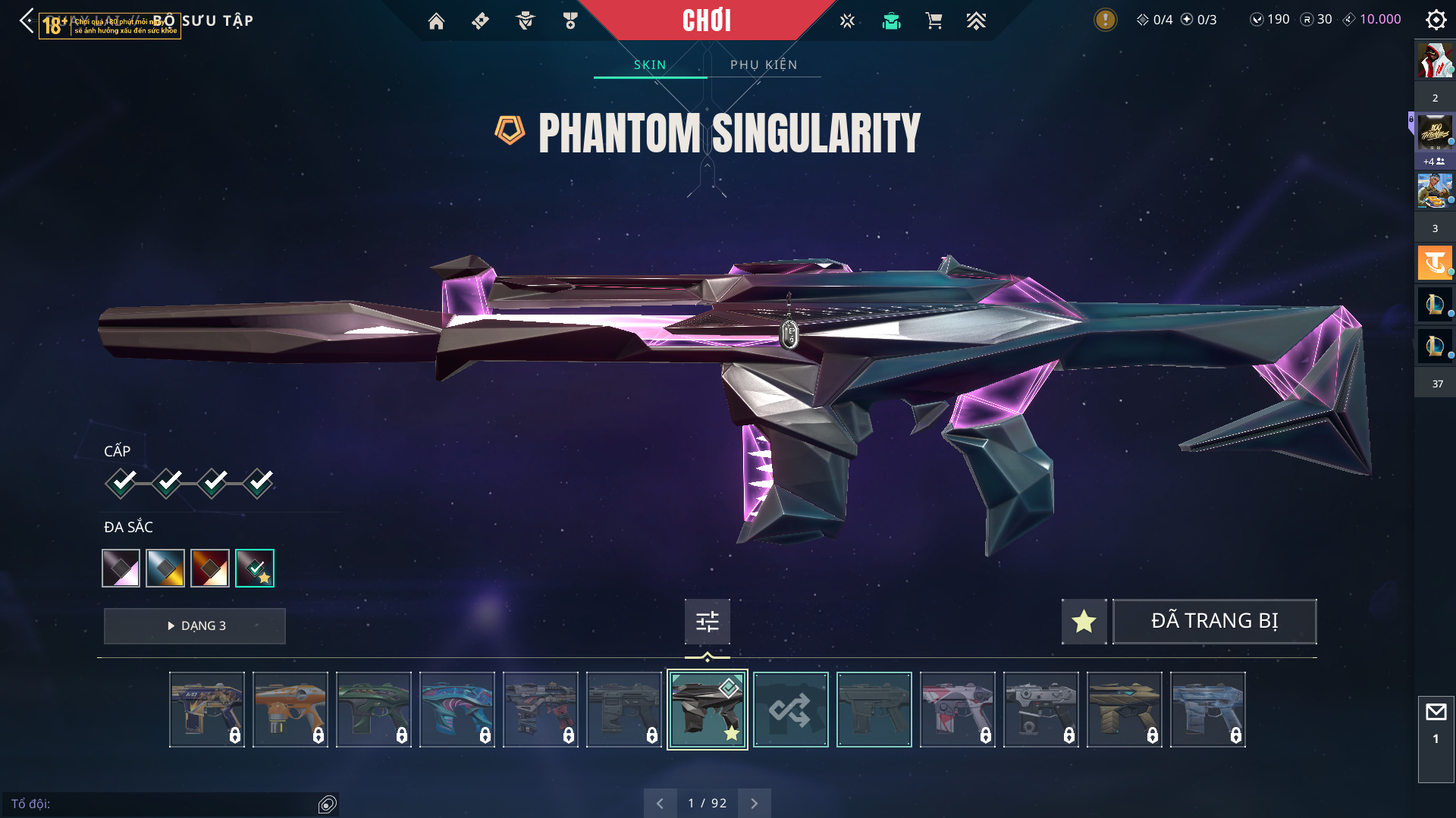Click the red CHƠI play button
This screenshot has height=818, width=1456.
[707, 20]
